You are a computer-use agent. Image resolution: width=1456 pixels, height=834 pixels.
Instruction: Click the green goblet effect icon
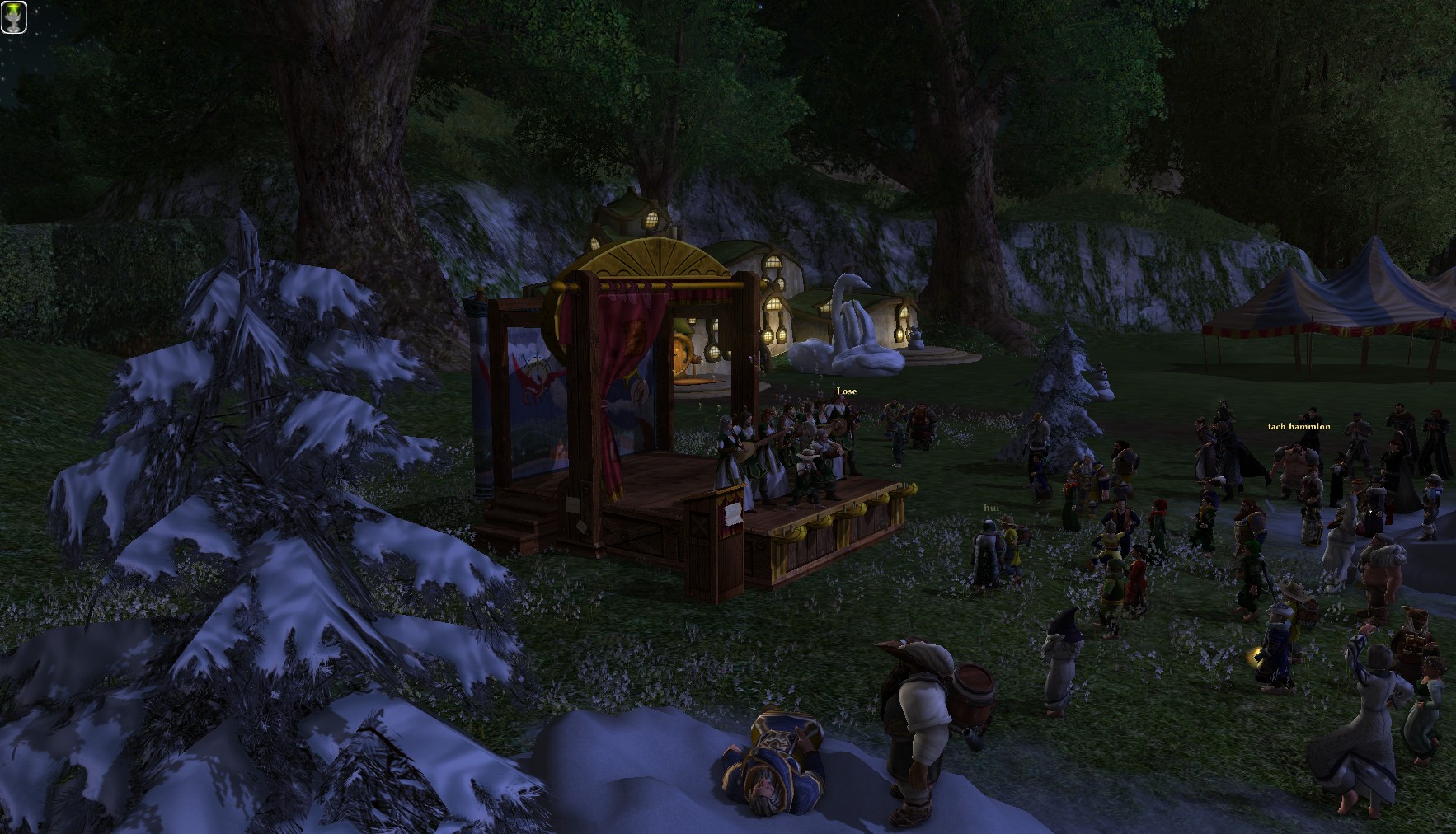[14, 17]
